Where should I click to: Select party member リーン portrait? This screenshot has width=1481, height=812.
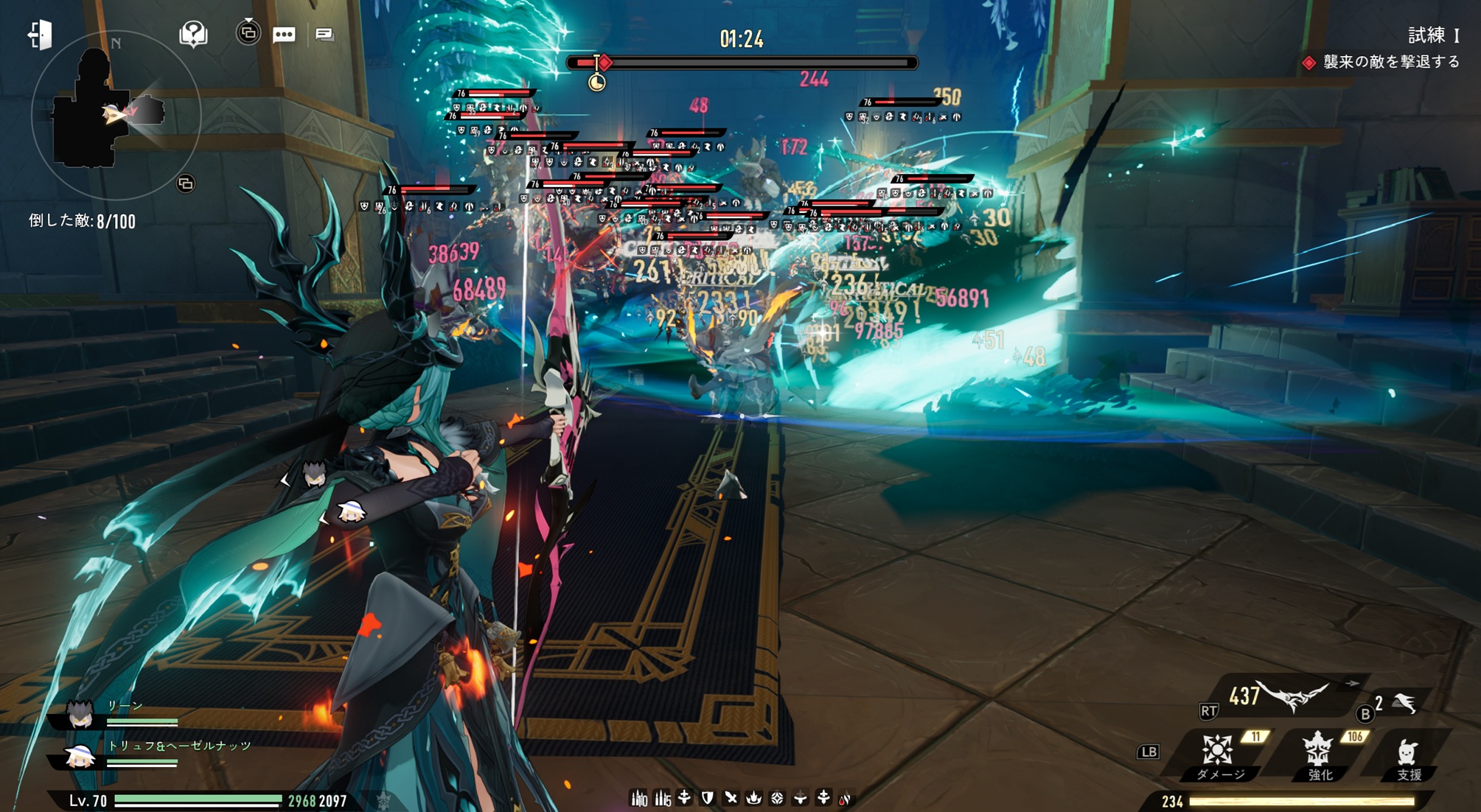[x=80, y=713]
